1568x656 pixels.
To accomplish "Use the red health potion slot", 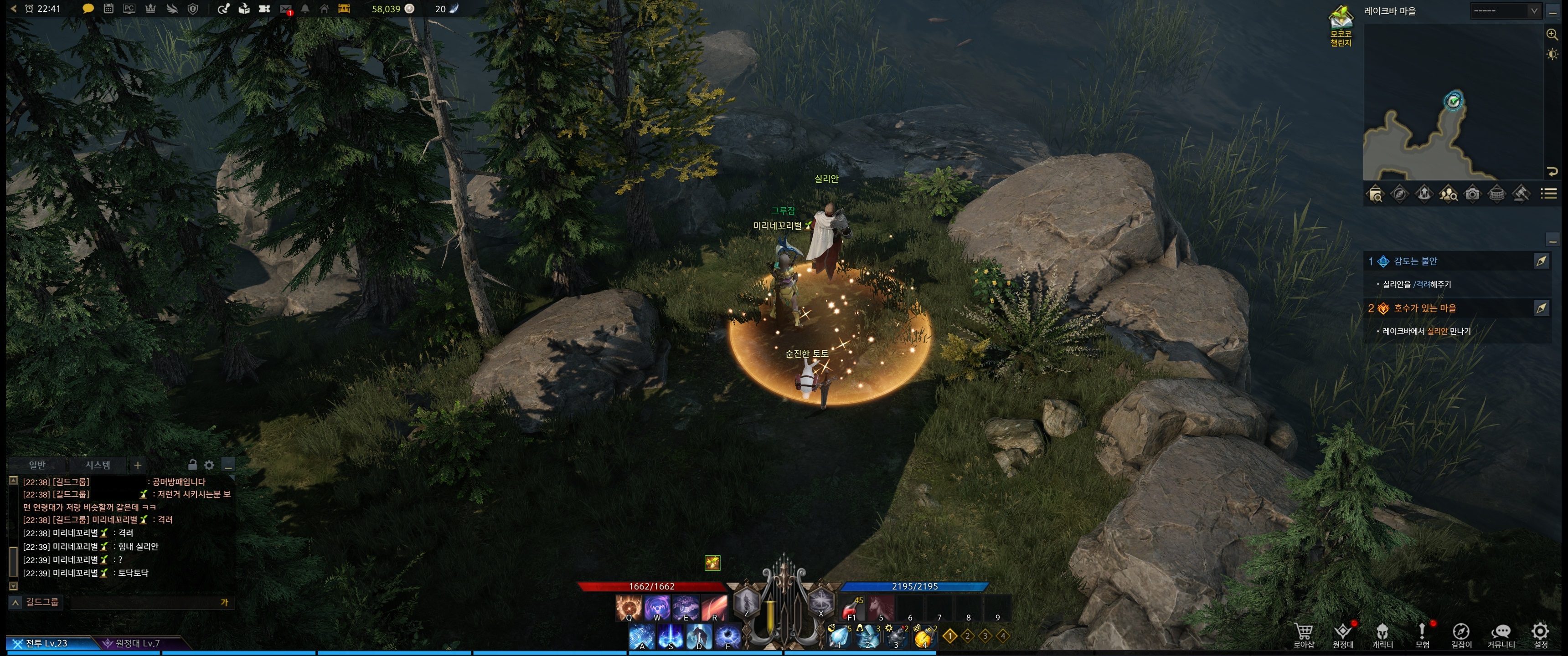I will pos(851,607).
